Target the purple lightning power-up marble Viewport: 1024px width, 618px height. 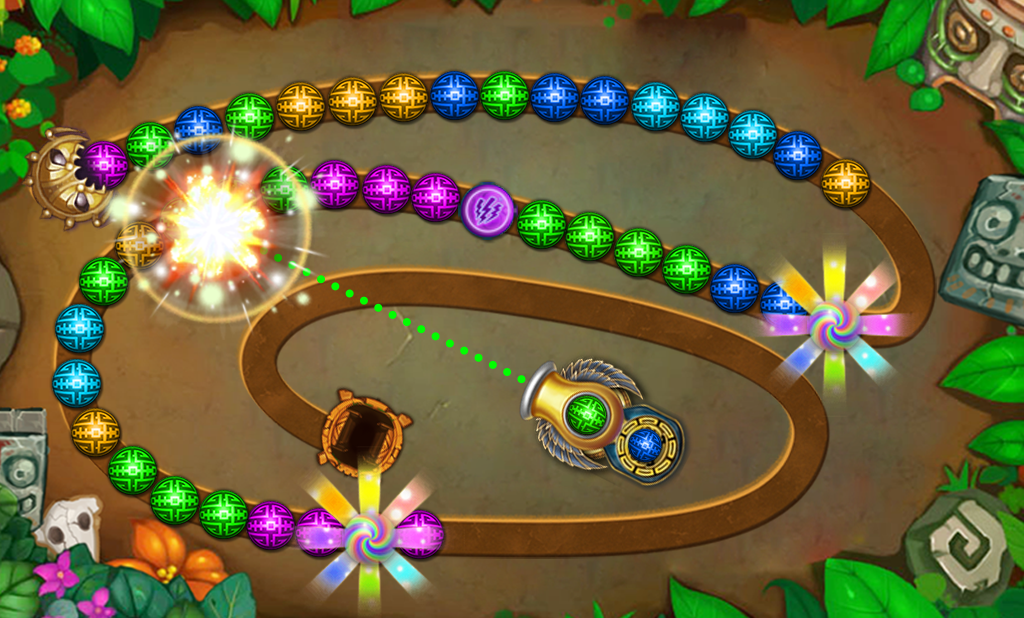click(488, 211)
